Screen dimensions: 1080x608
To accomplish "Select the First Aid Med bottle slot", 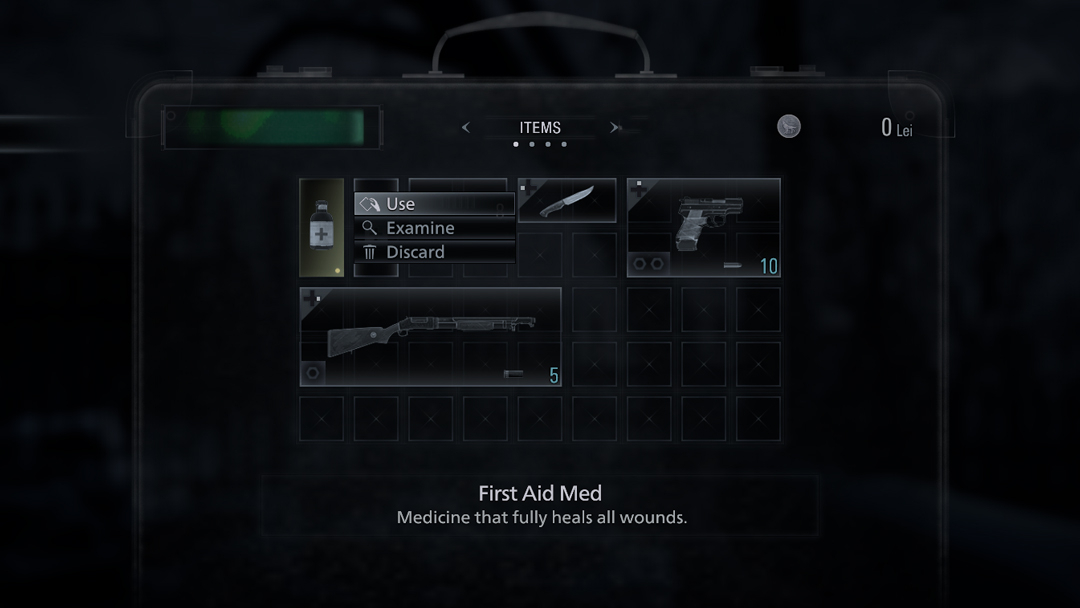I will coord(322,227).
